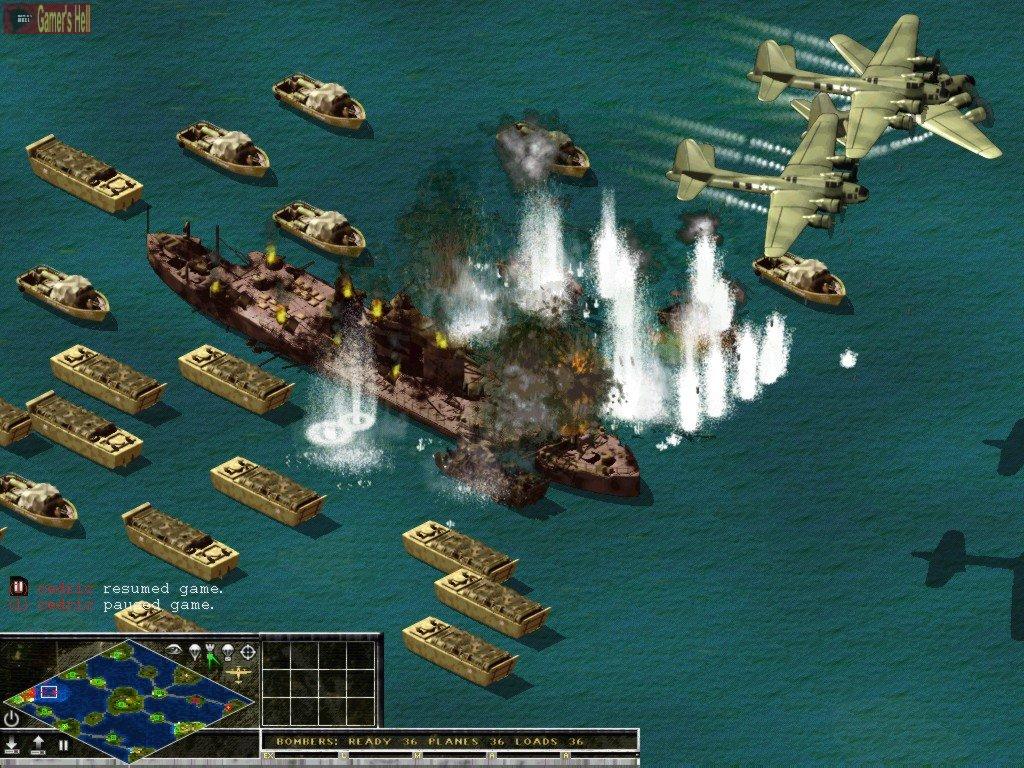Toggle the pause button
The width and height of the screenshot is (1024, 768).
coord(63,745)
